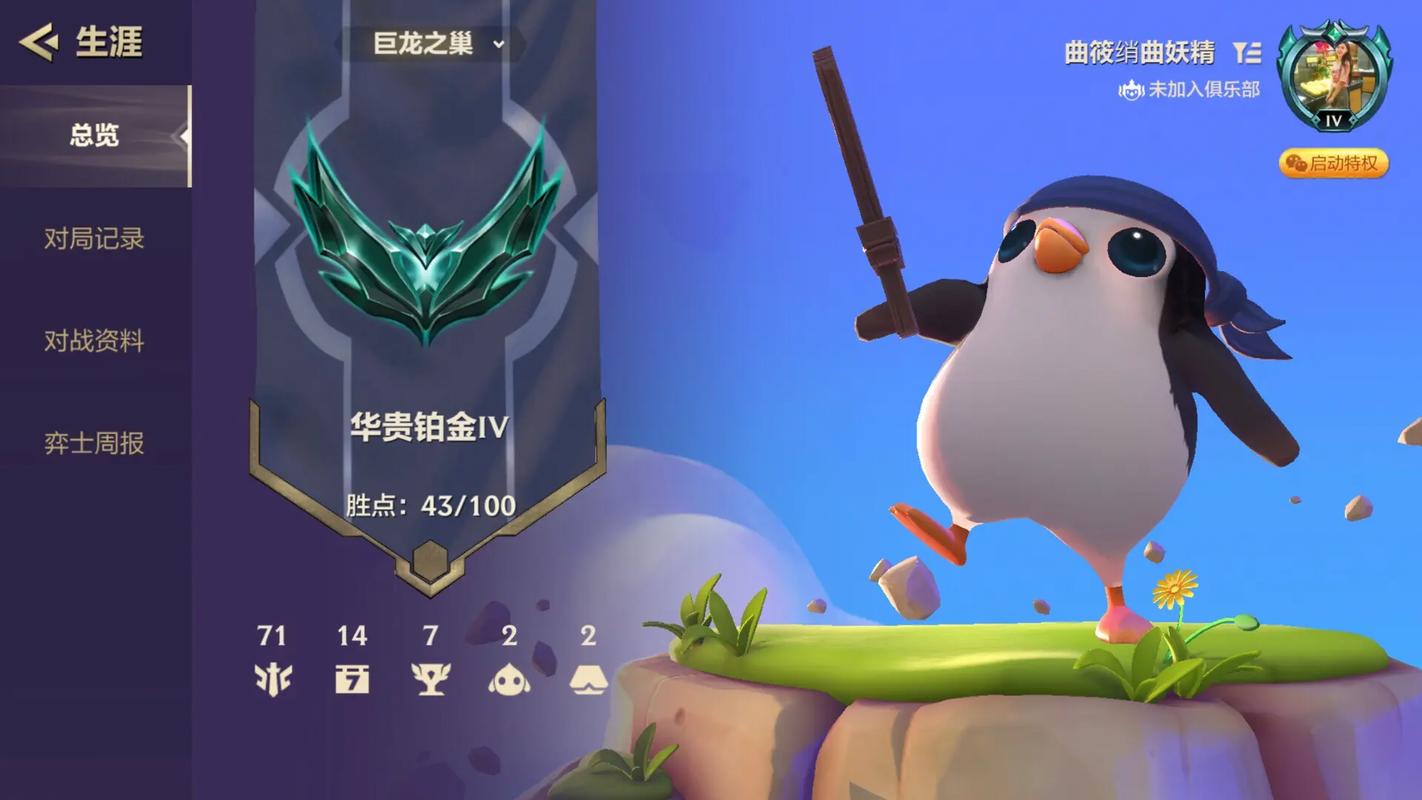Switch to the 对局记录 tab
This screenshot has width=1422, height=800.
coord(94,239)
